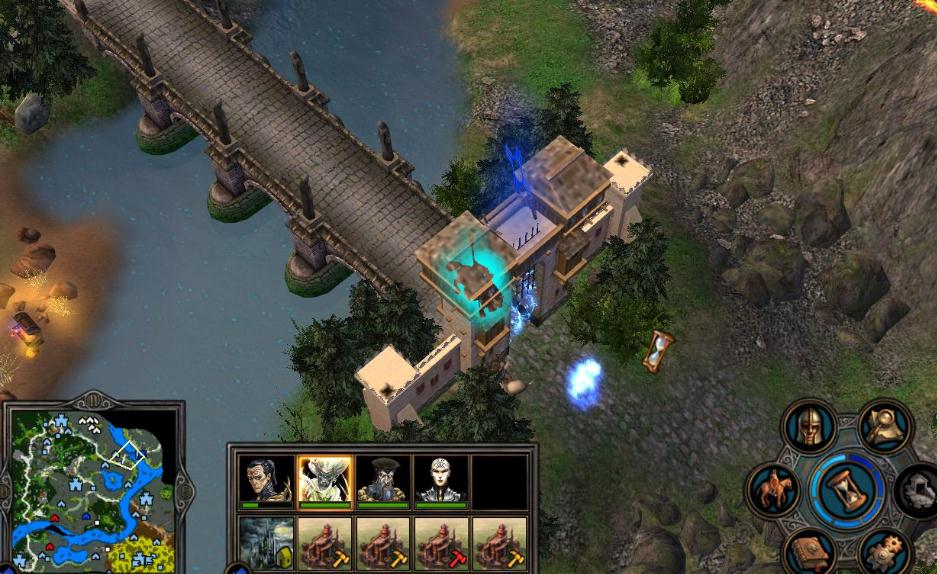Open the castle town with yellow house badge
The image size is (937, 574).
(267, 543)
